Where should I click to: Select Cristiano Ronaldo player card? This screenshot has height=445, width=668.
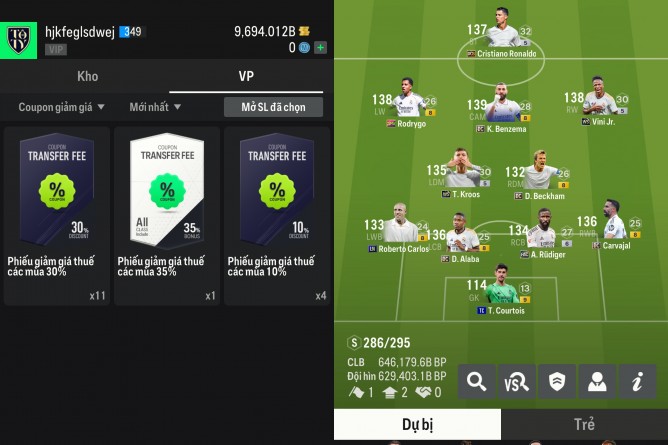point(500,40)
